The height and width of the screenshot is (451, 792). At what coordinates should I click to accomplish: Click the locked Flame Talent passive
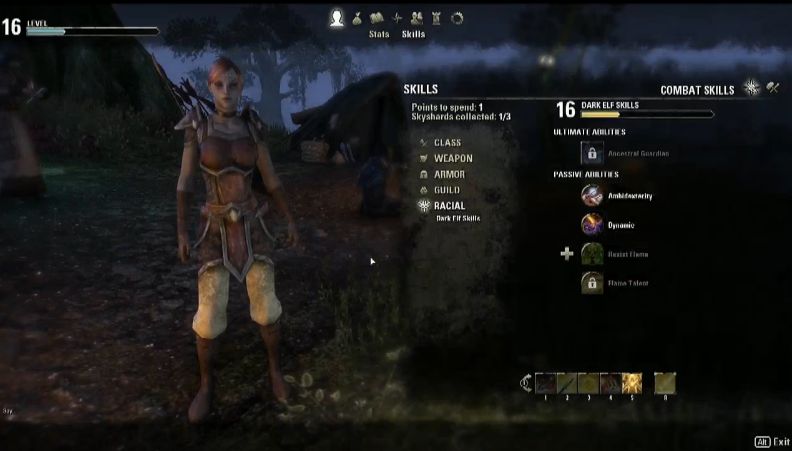tap(592, 283)
